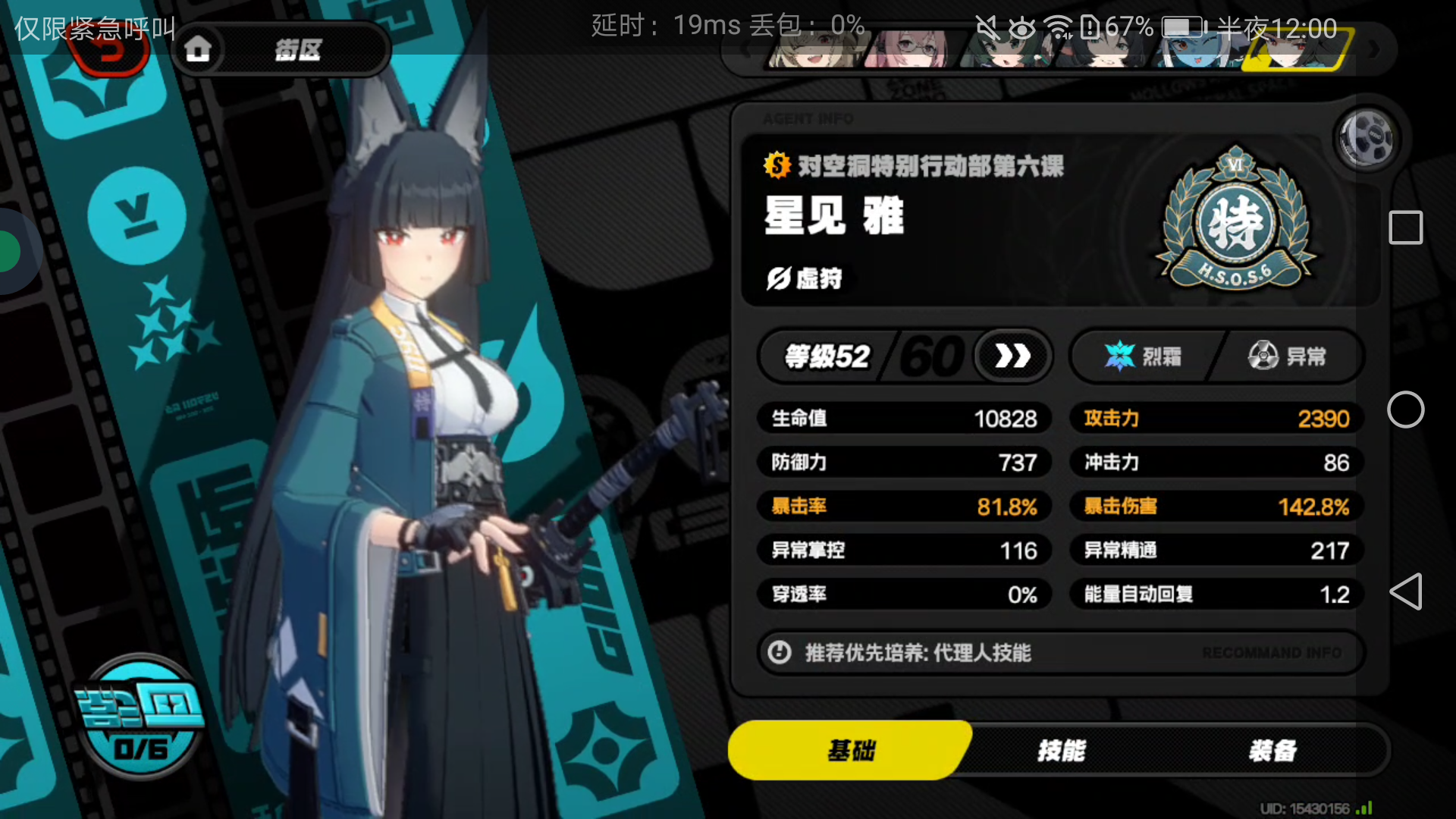
Task: Tap the double-arrow level upgrade button
Action: [x=1012, y=356]
